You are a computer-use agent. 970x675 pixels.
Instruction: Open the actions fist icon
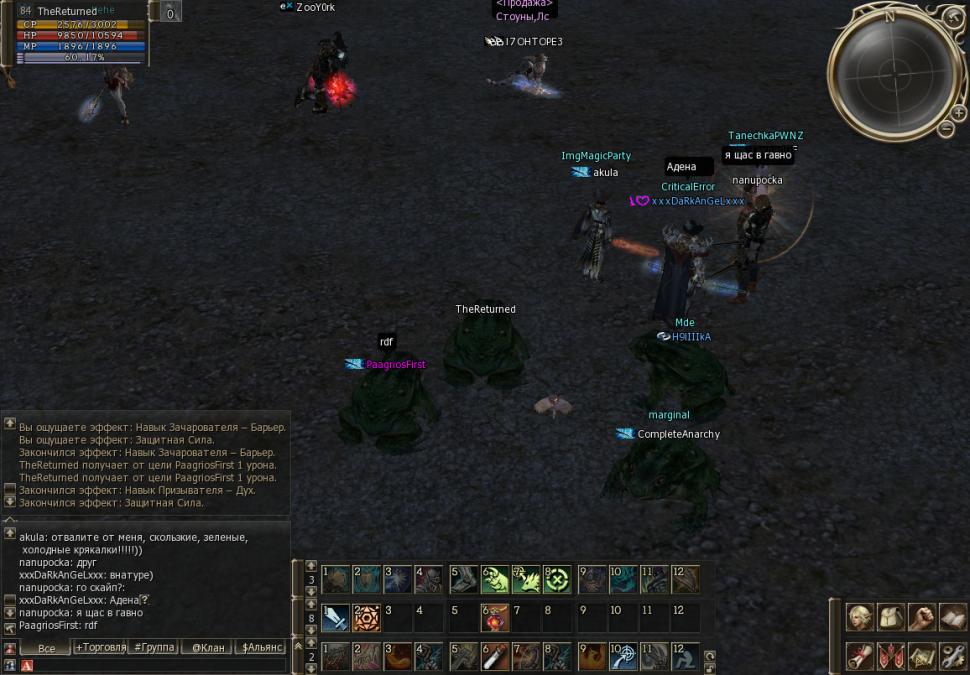pos(922,618)
